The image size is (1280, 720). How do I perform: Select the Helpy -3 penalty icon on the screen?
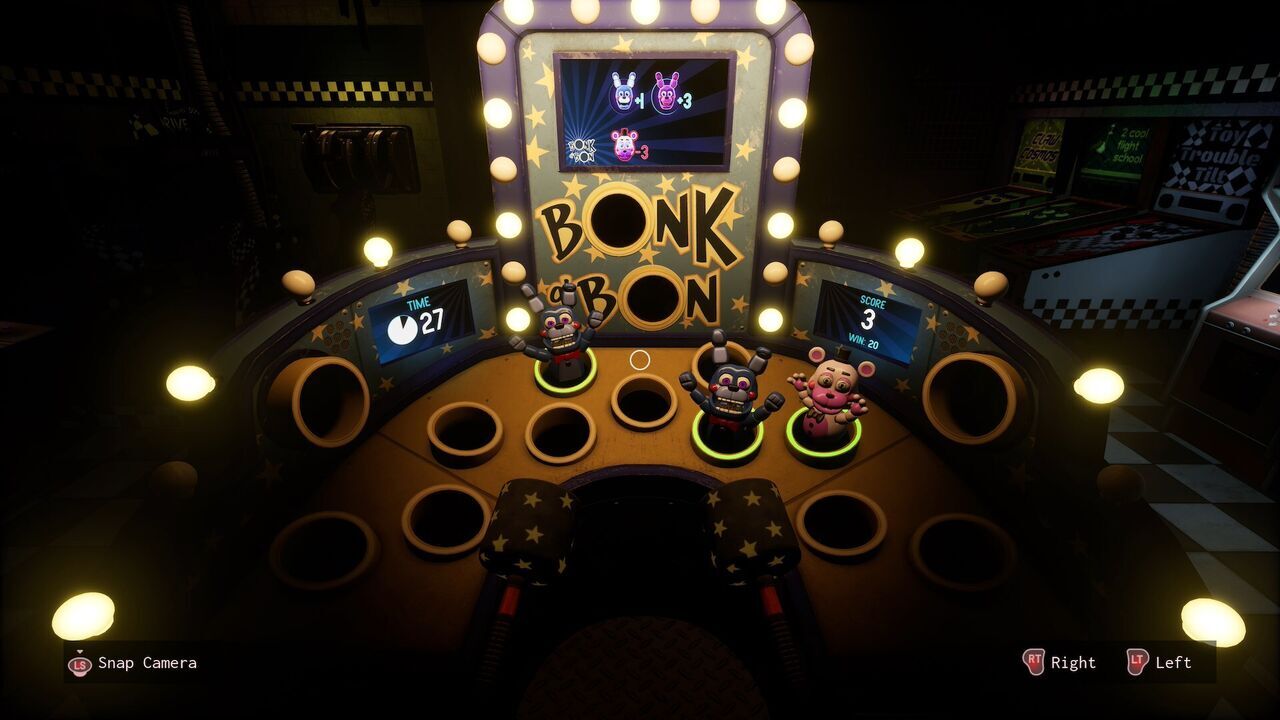pos(625,143)
